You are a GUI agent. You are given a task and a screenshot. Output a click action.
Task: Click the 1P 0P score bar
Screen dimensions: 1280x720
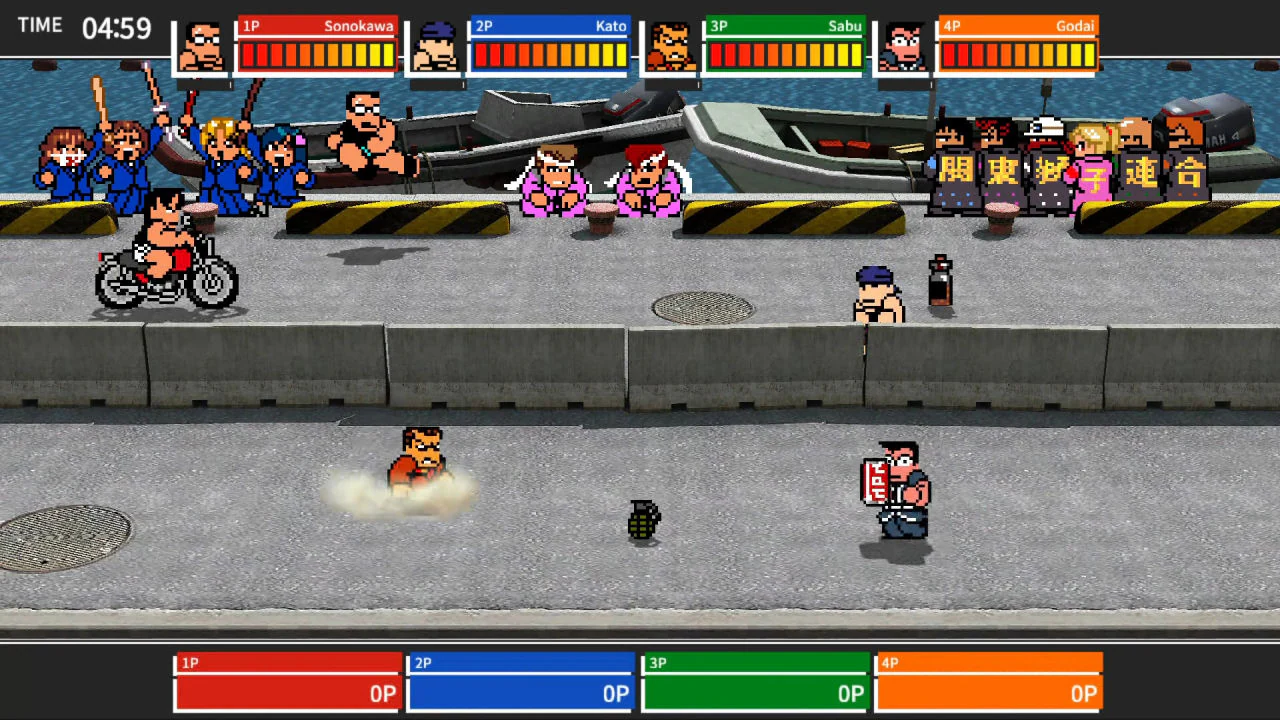(x=287, y=693)
